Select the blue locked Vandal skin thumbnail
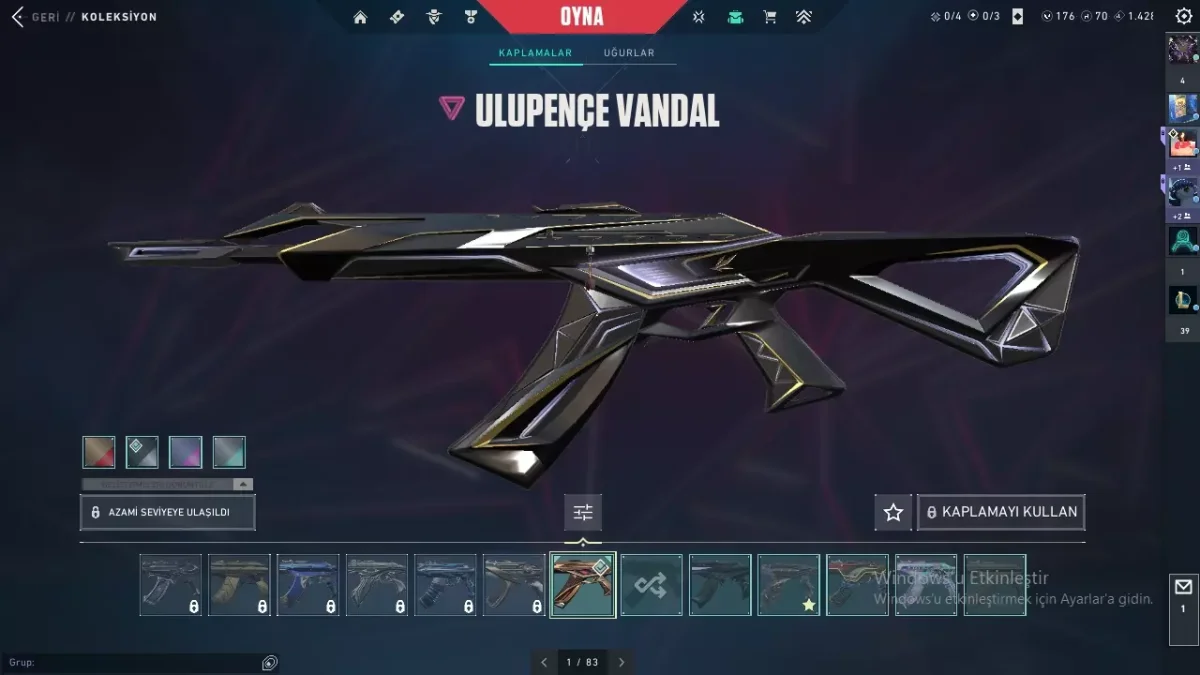The width and height of the screenshot is (1200, 675). point(308,585)
